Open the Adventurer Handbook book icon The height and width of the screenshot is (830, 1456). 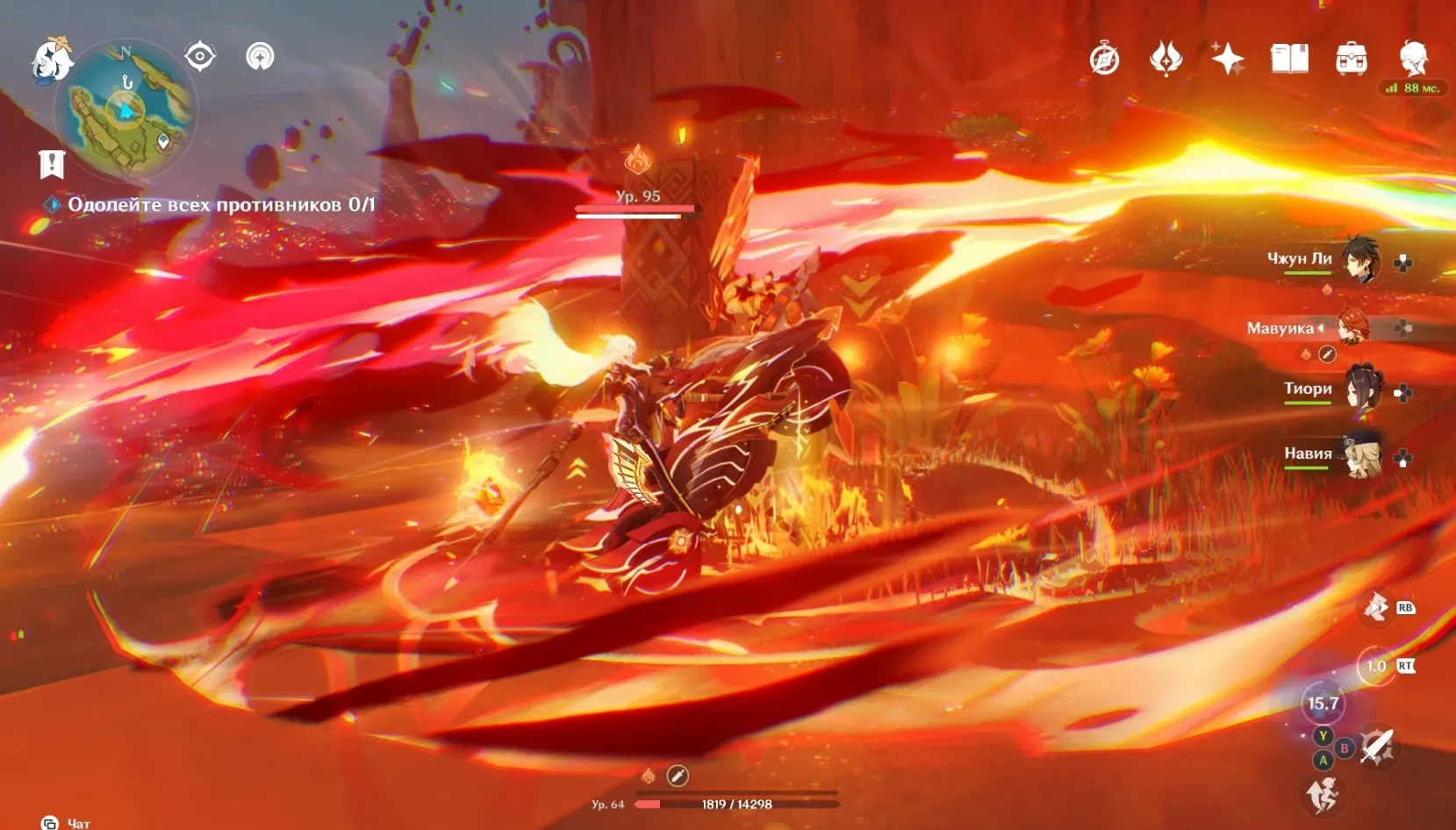1289,60
